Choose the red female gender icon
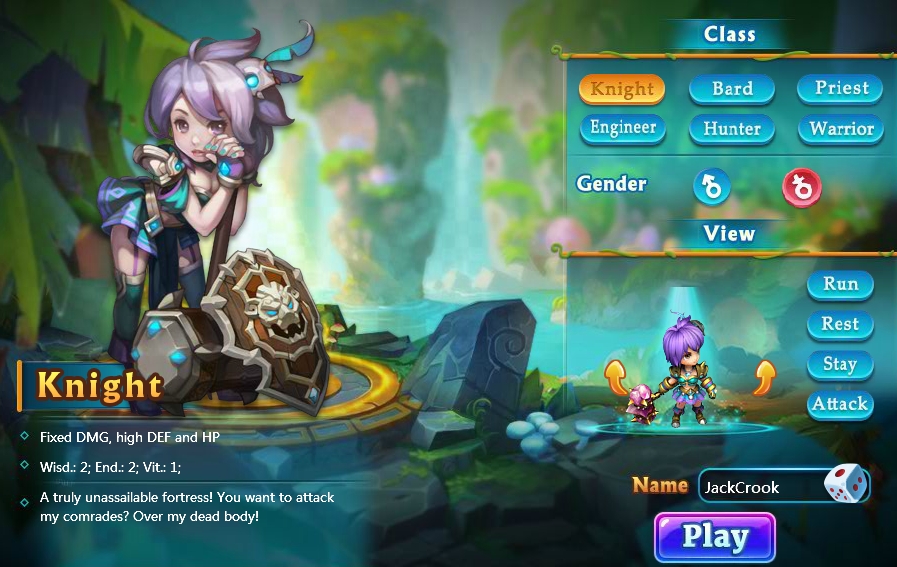The height and width of the screenshot is (567, 897). pos(801,186)
